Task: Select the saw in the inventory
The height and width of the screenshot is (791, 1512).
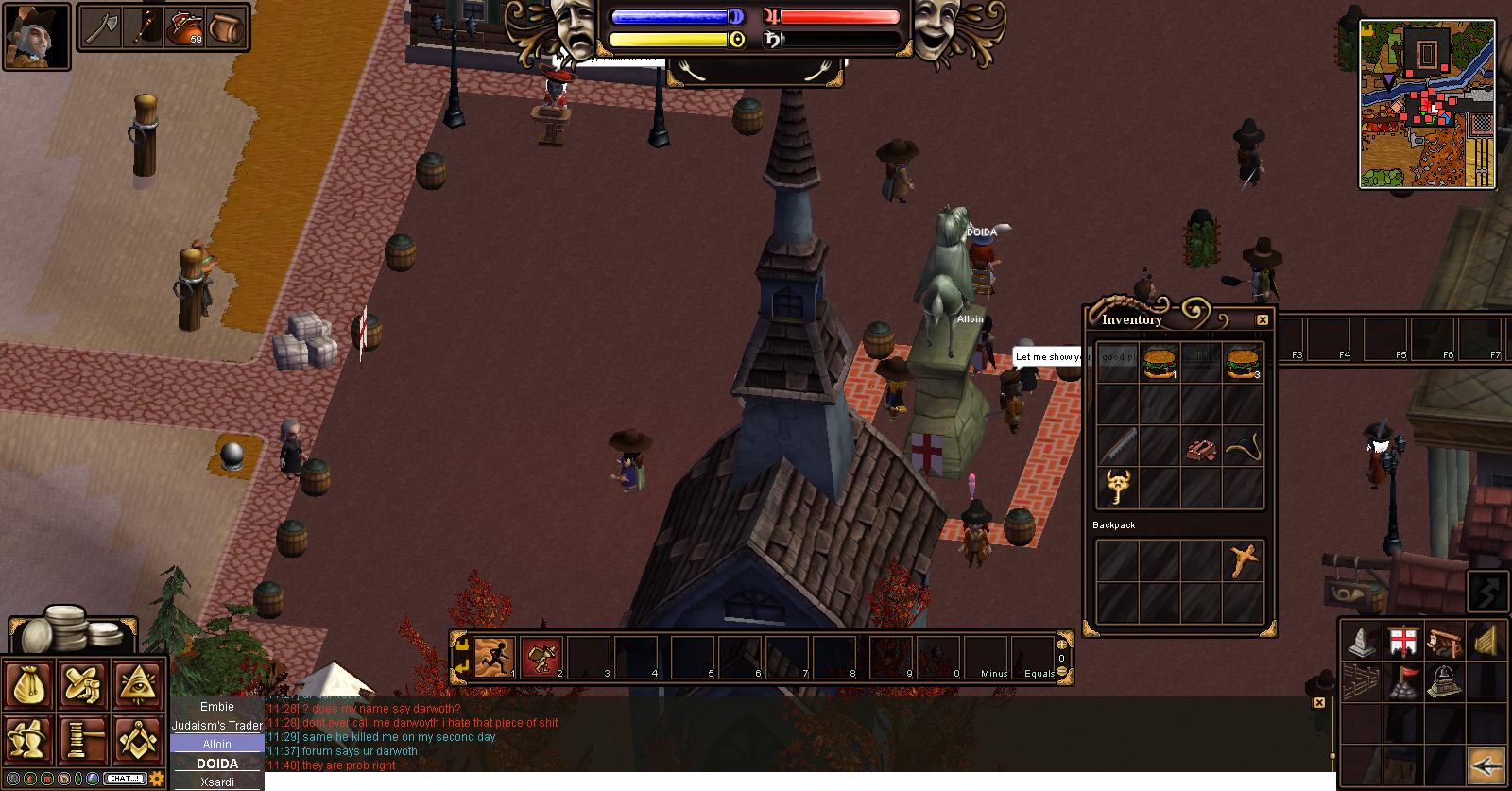Action: coord(1117,446)
